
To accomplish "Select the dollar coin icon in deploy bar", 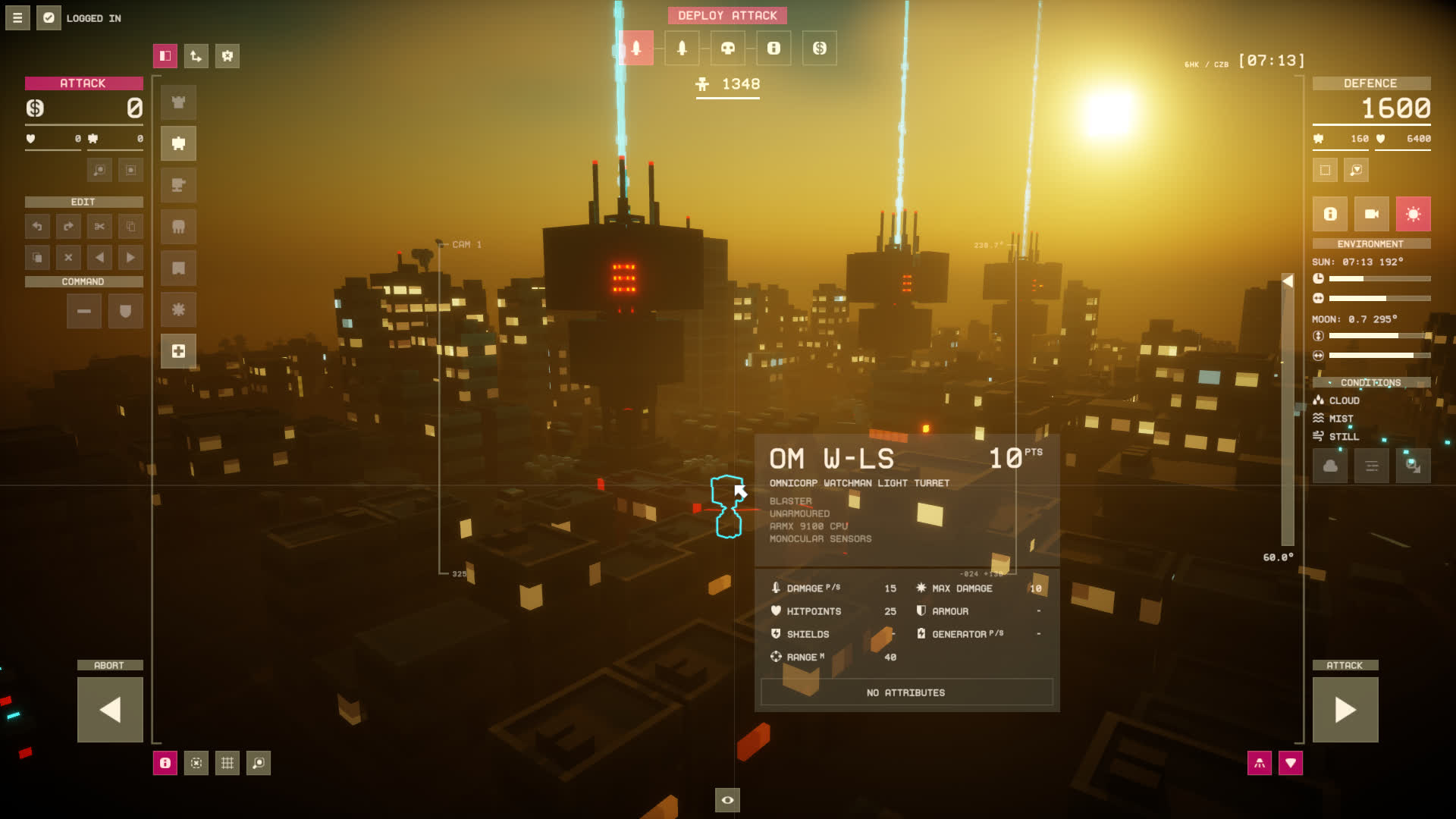I will point(820,49).
